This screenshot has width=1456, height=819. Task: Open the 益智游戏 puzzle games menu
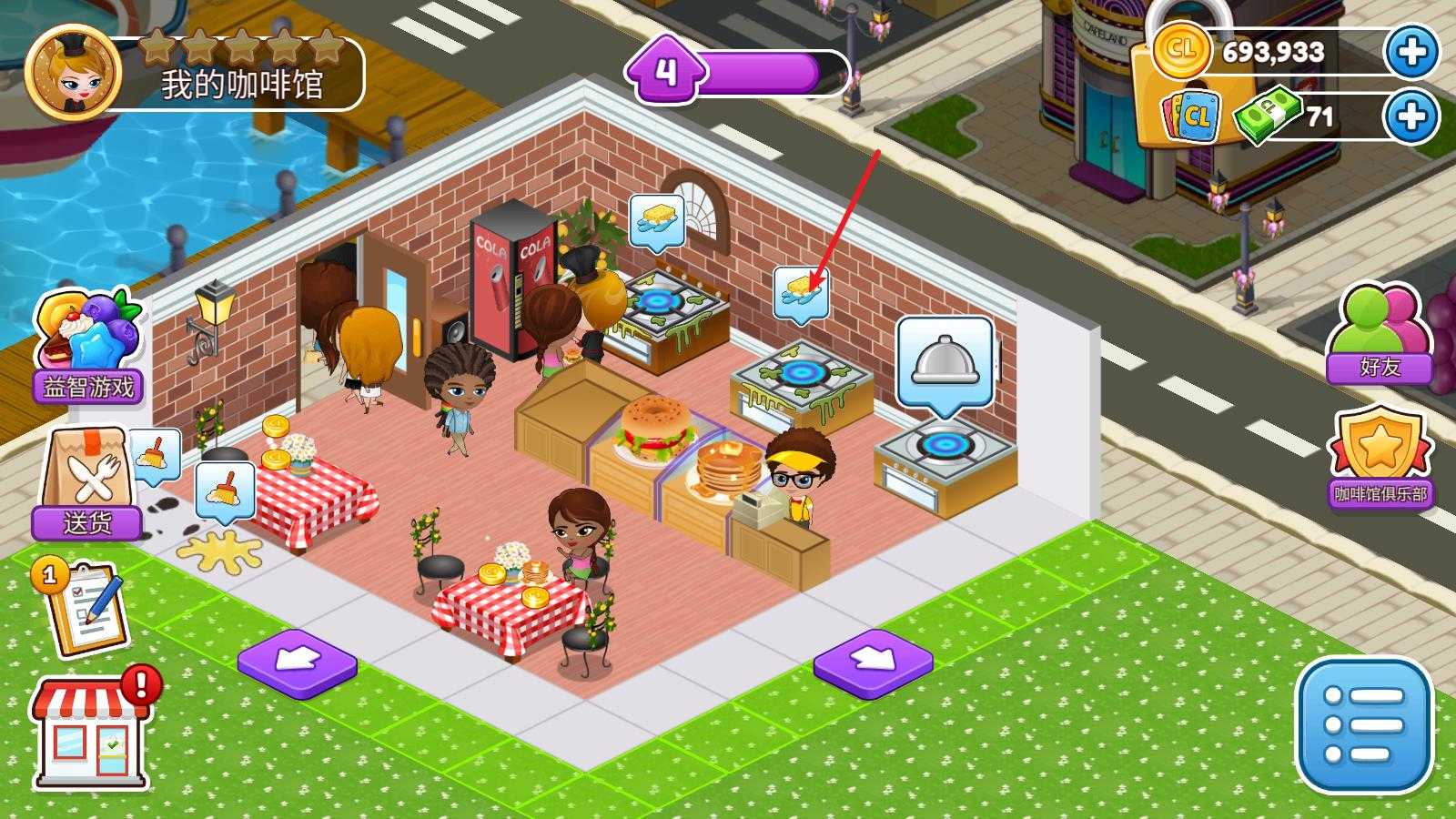tap(88, 346)
